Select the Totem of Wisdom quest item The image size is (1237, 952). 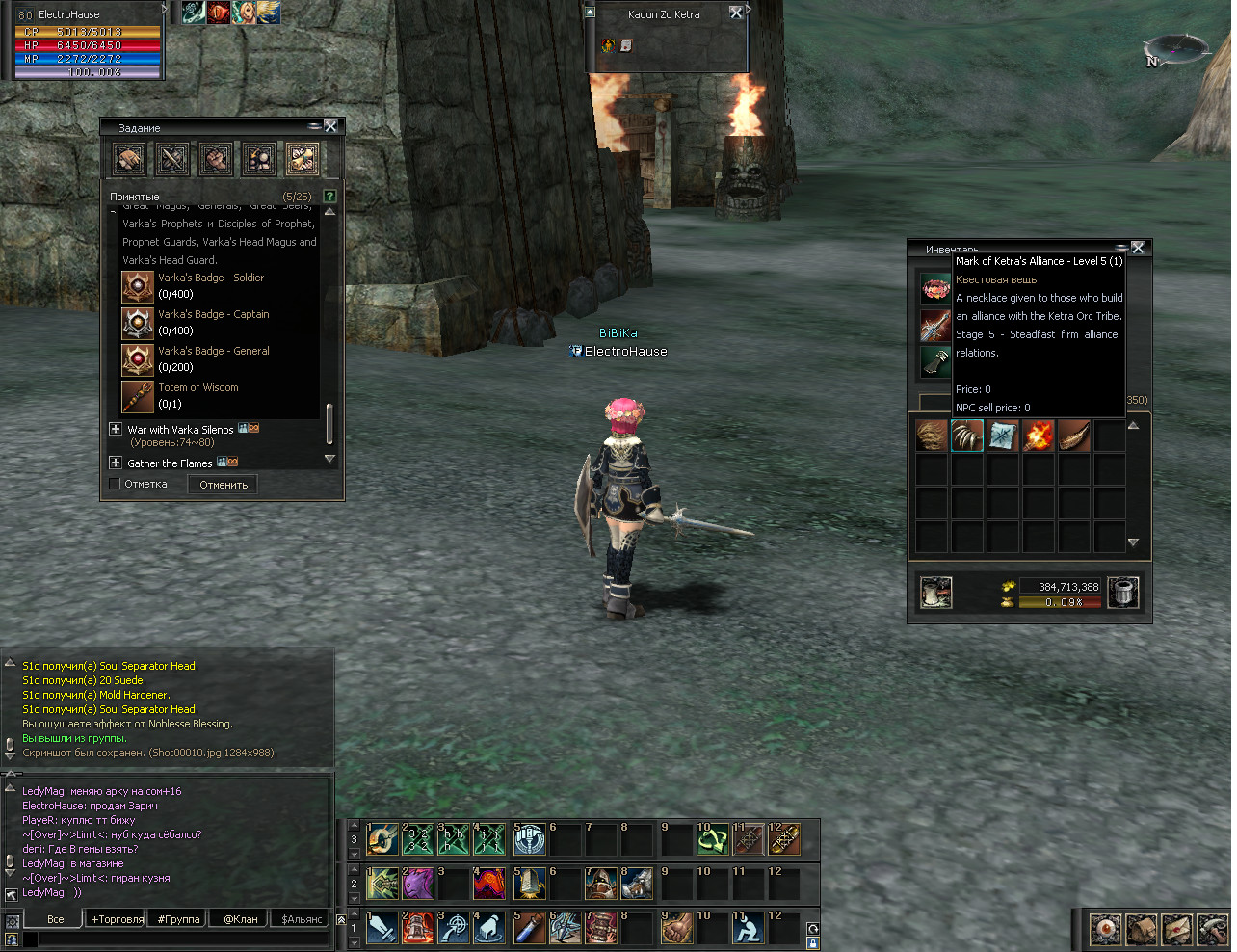(138, 396)
